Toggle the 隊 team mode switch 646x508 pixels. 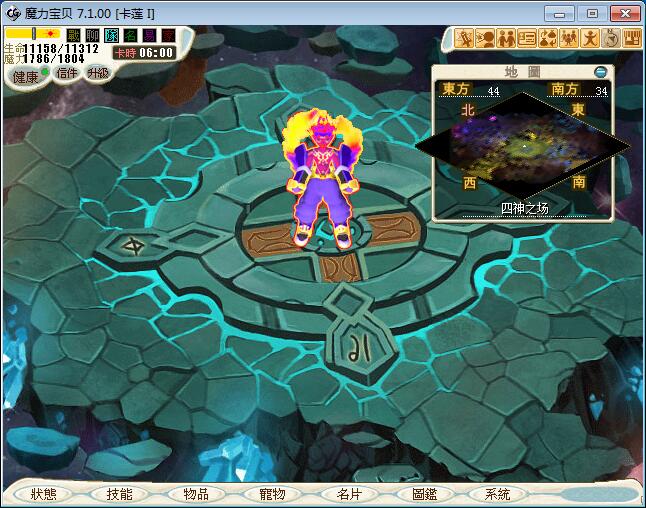(112, 34)
